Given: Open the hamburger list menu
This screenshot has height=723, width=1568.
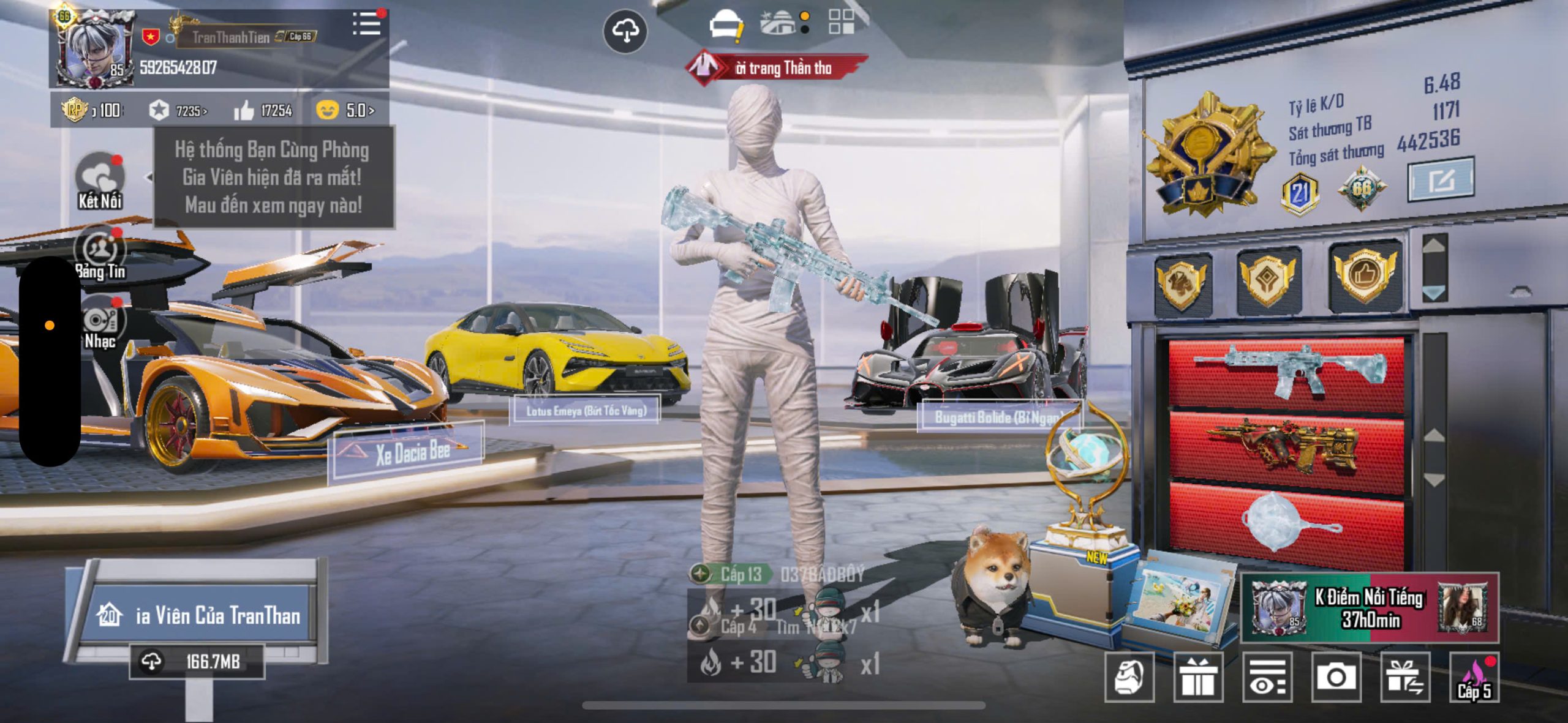Looking at the screenshot, I should [x=366, y=24].
